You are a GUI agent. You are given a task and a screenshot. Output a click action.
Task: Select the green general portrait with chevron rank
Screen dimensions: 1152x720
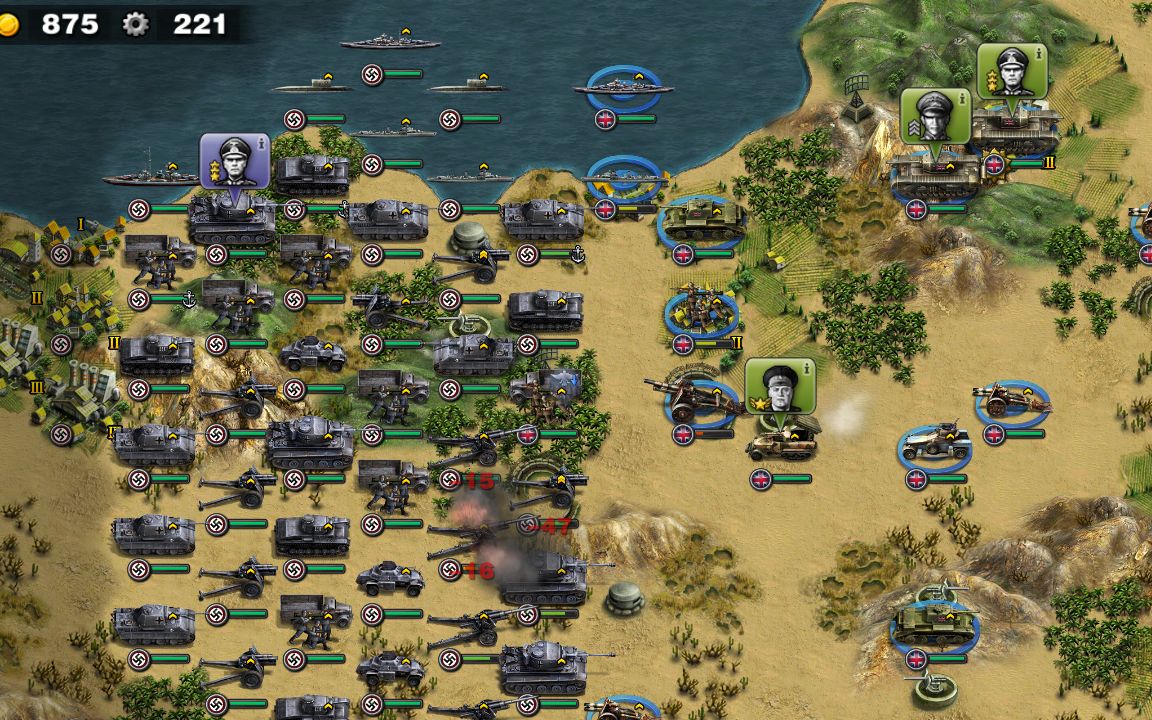936,115
